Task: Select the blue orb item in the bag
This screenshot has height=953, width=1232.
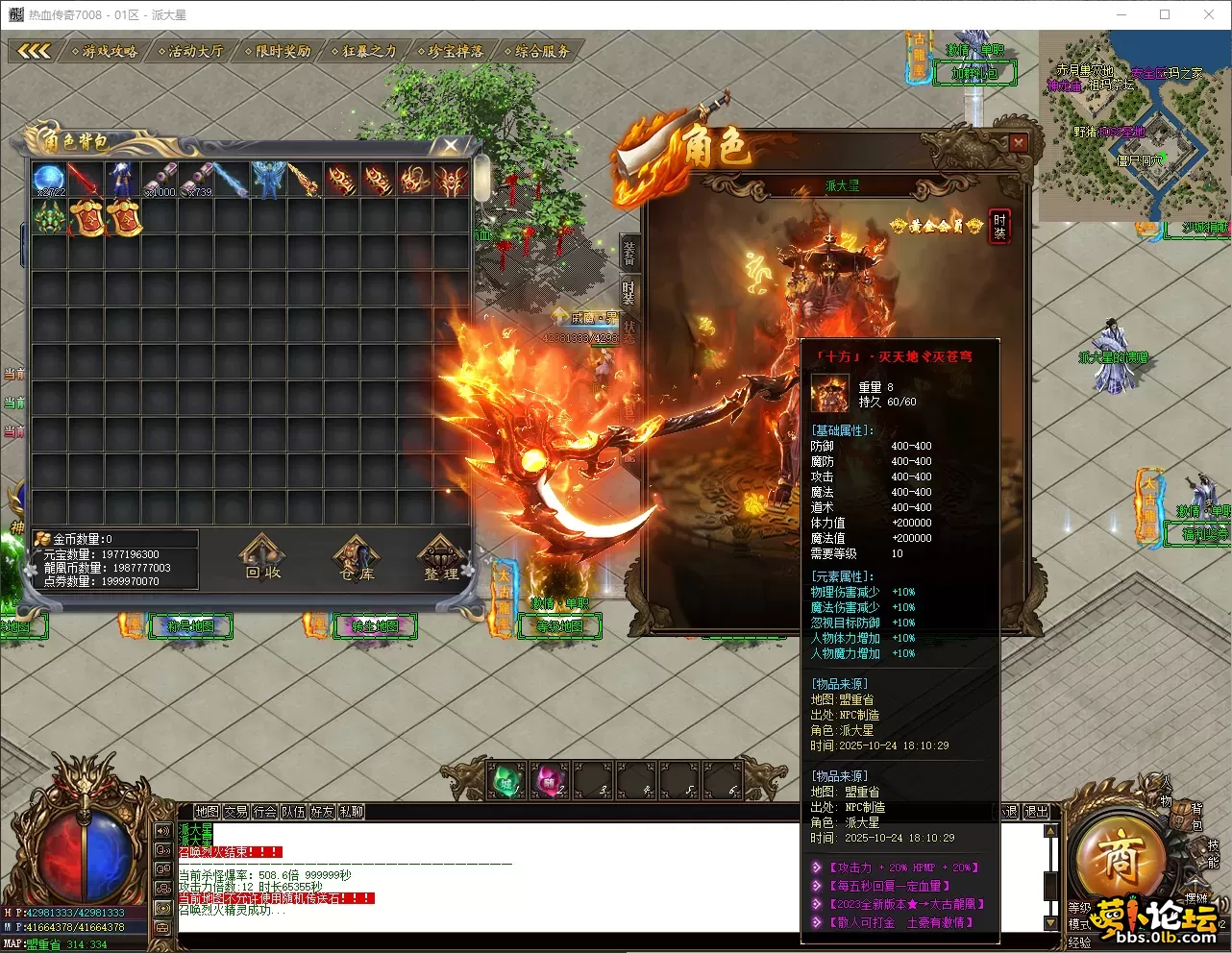Action: coord(49,180)
